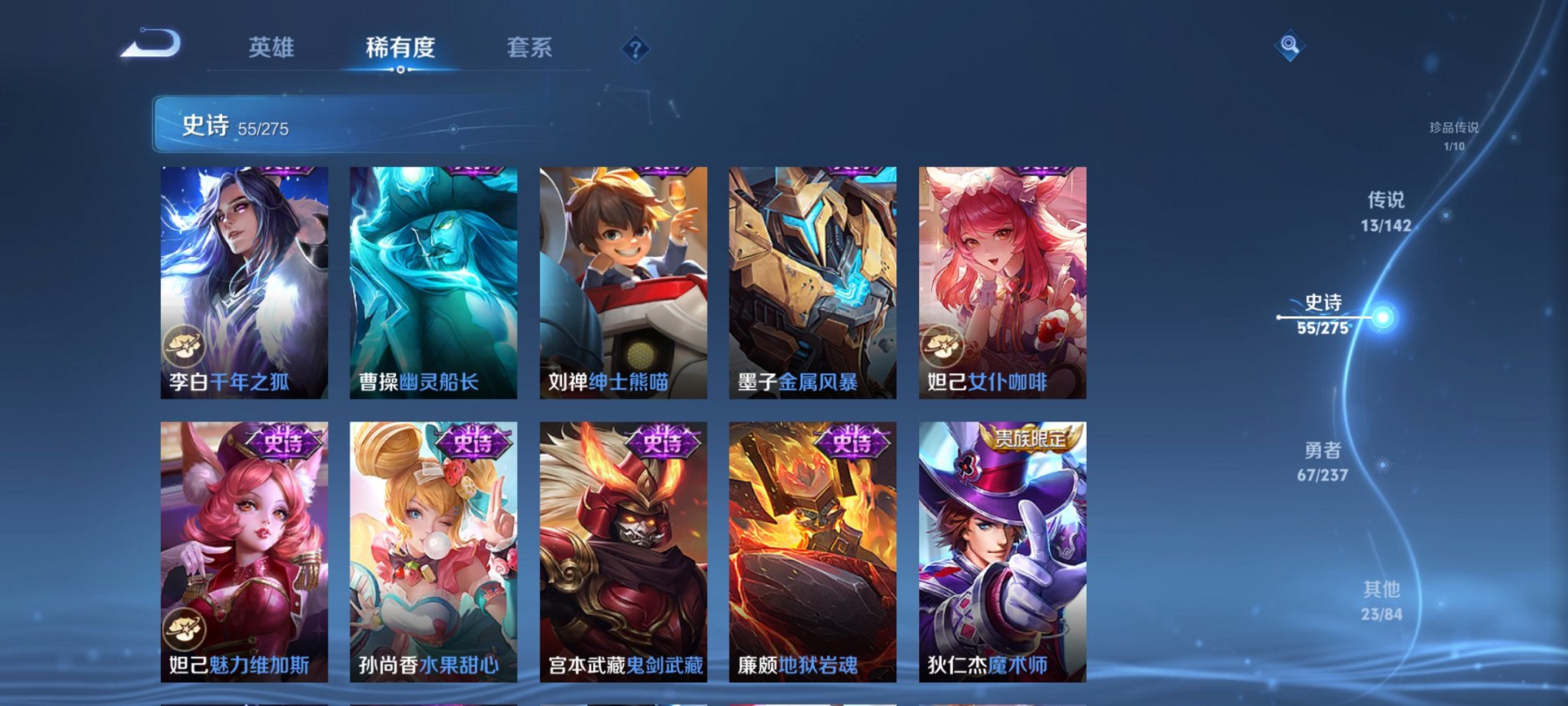
Task: Open skin search with the magnifier icon
Action: pos(1291,44)
